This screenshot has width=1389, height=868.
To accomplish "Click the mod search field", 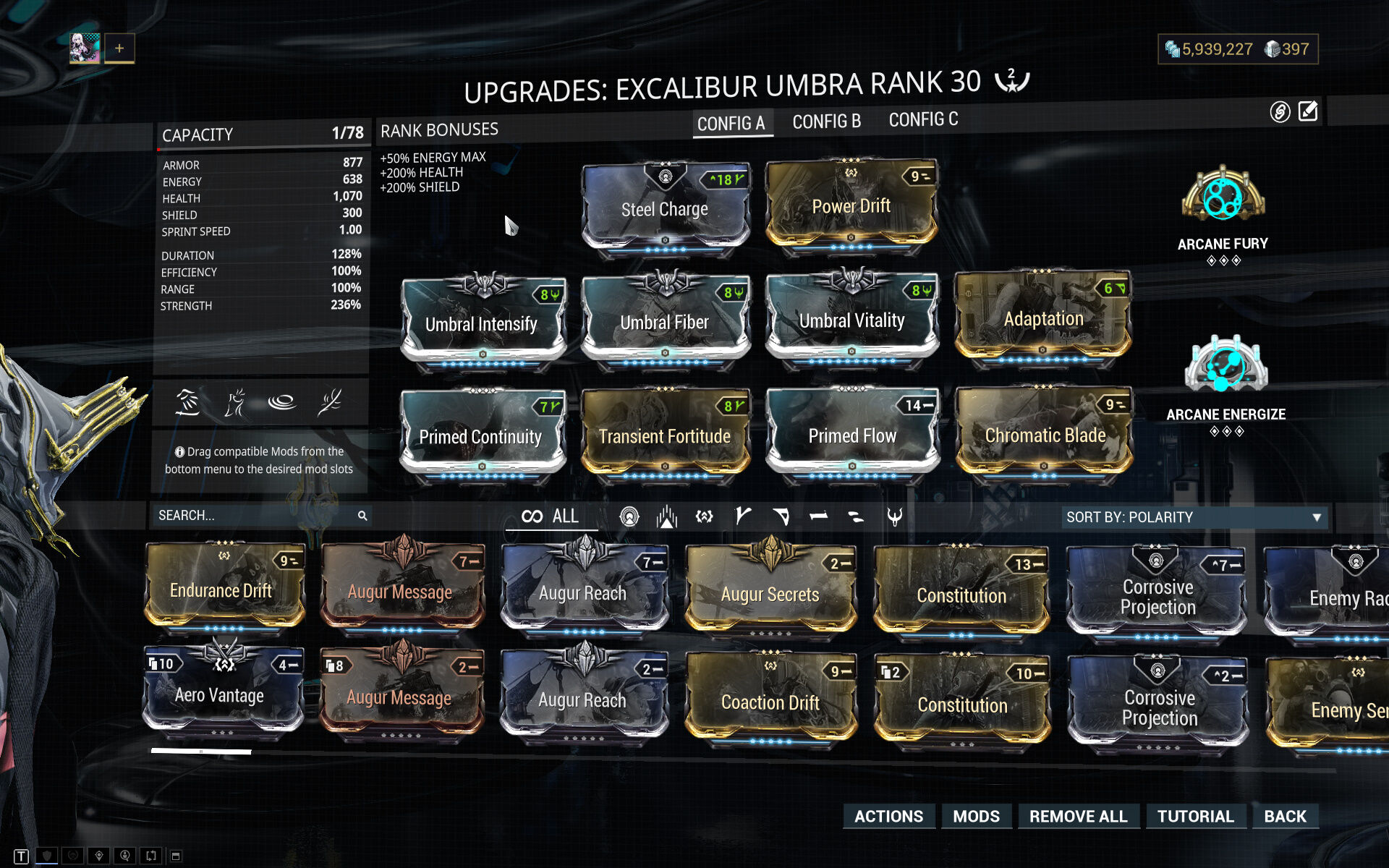I will pos(253,516).
